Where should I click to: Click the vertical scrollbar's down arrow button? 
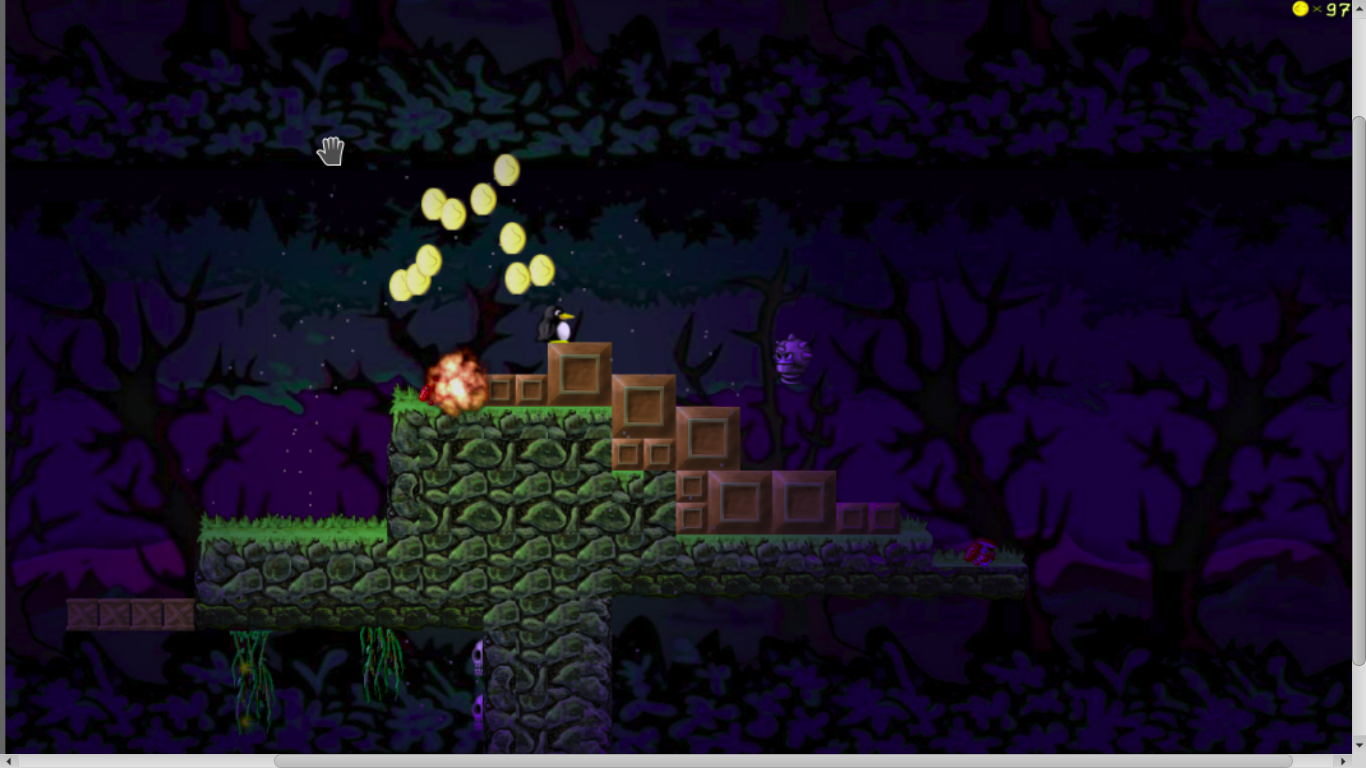pos(1359,745)
